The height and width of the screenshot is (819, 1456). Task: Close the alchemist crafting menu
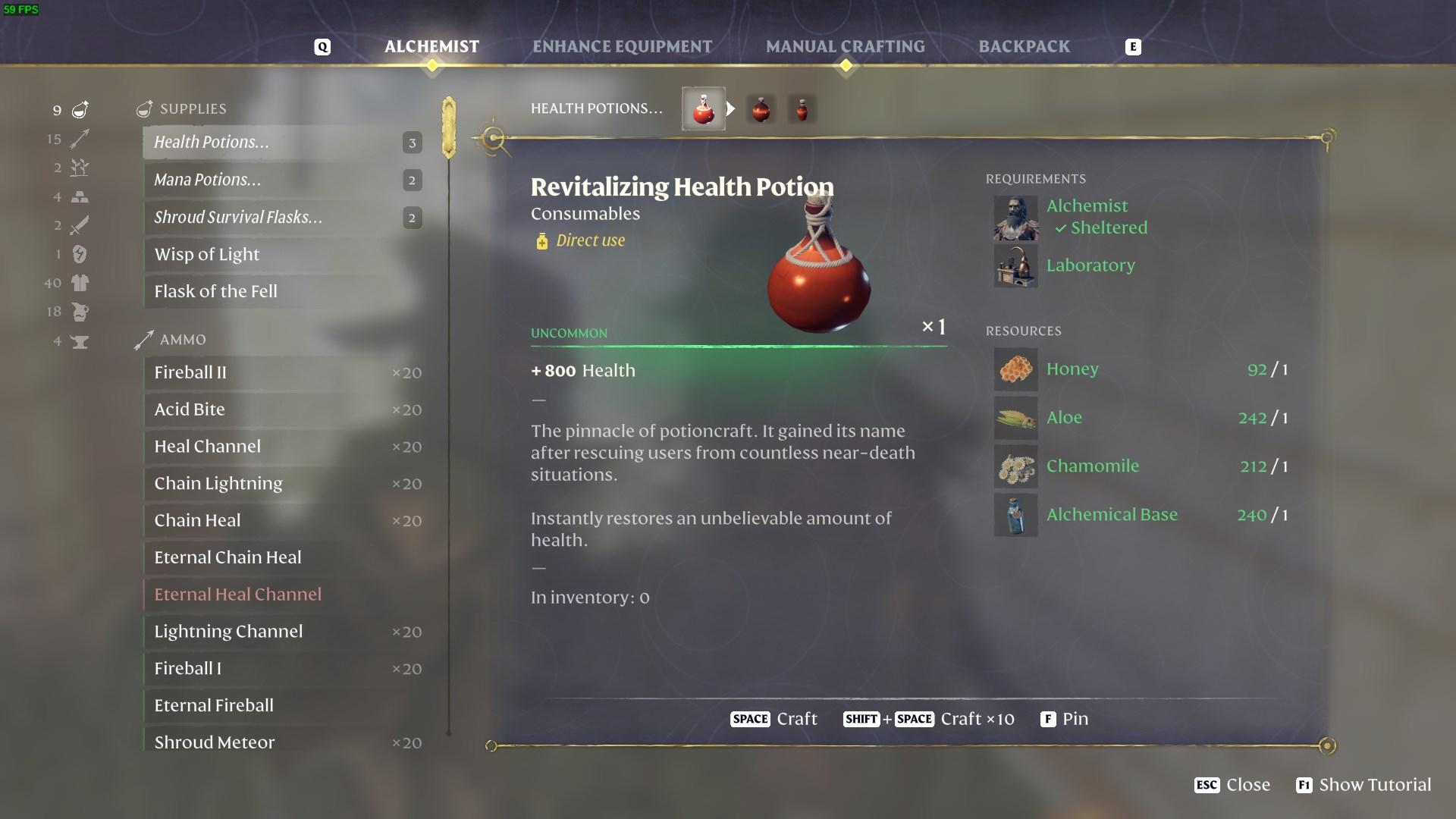(x=1232, y=785)
